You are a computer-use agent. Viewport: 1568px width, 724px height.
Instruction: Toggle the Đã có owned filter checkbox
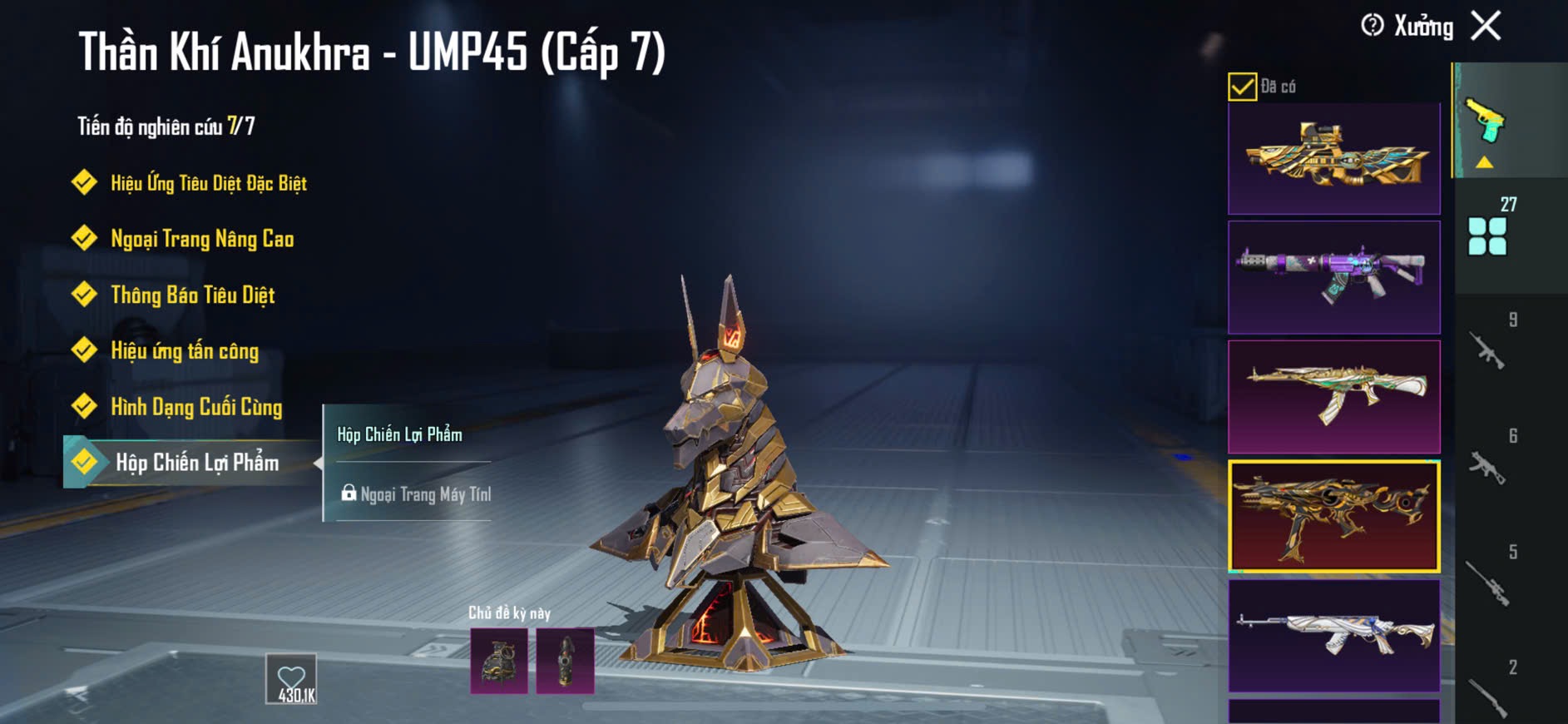click(1242, 87)
